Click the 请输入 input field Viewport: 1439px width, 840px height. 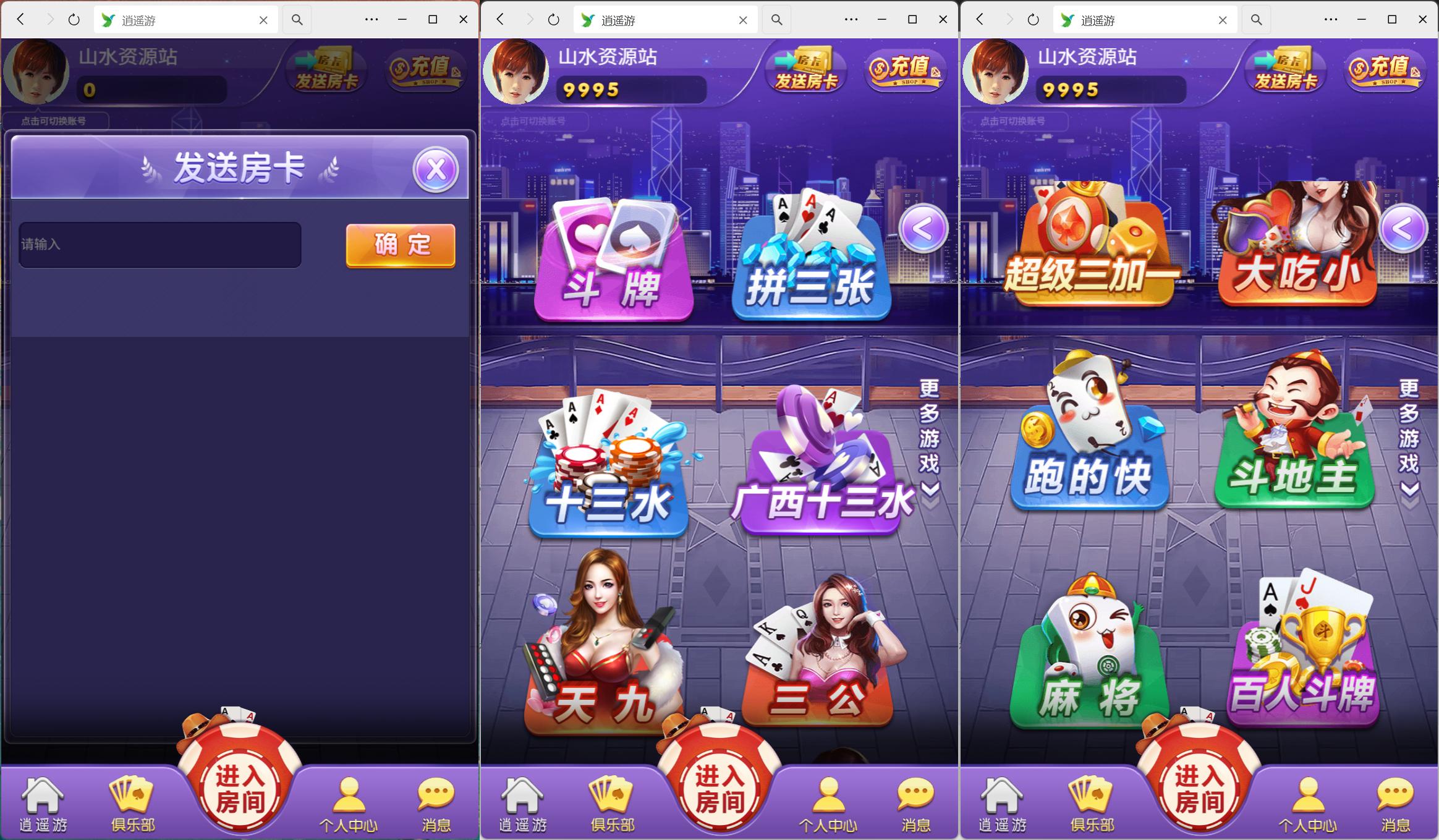(159, 245)
